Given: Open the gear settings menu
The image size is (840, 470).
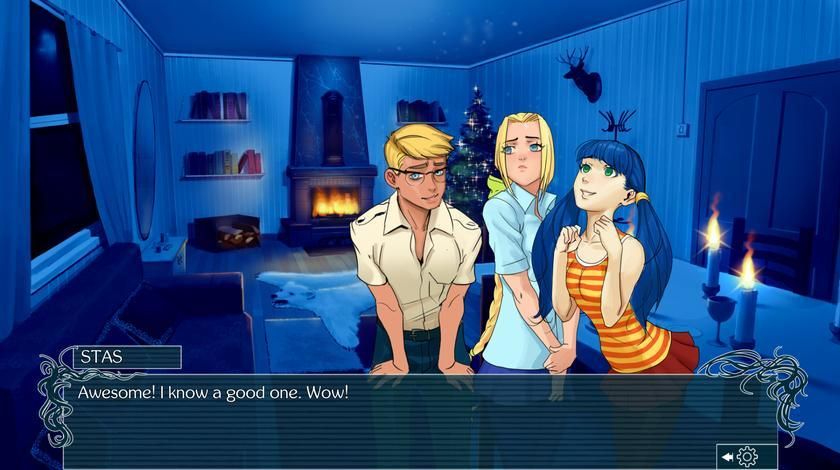Looking at the screenshot, I should pos(747,457).
